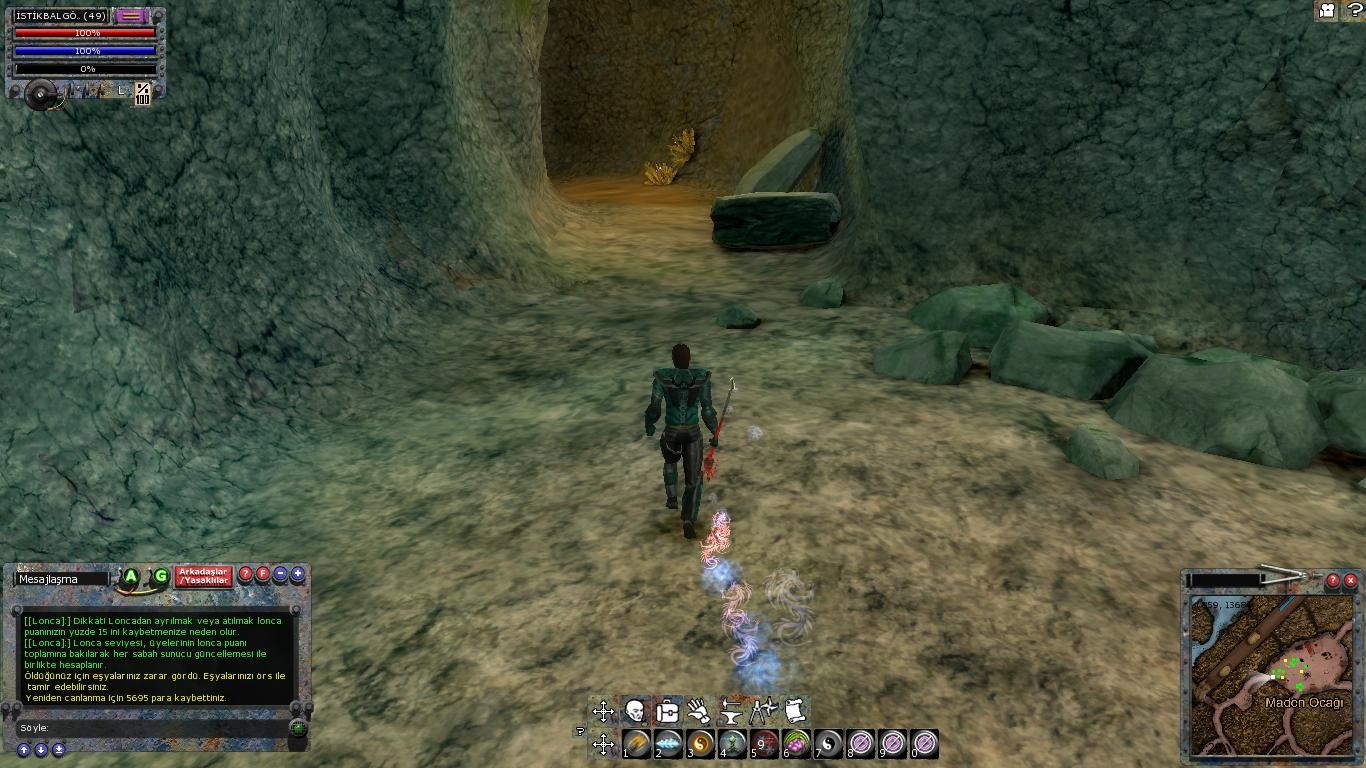Viewport: 1366px width, 768px height.
Task: Click the blue plus button on chat panel
Action: (x=297, y=574)
